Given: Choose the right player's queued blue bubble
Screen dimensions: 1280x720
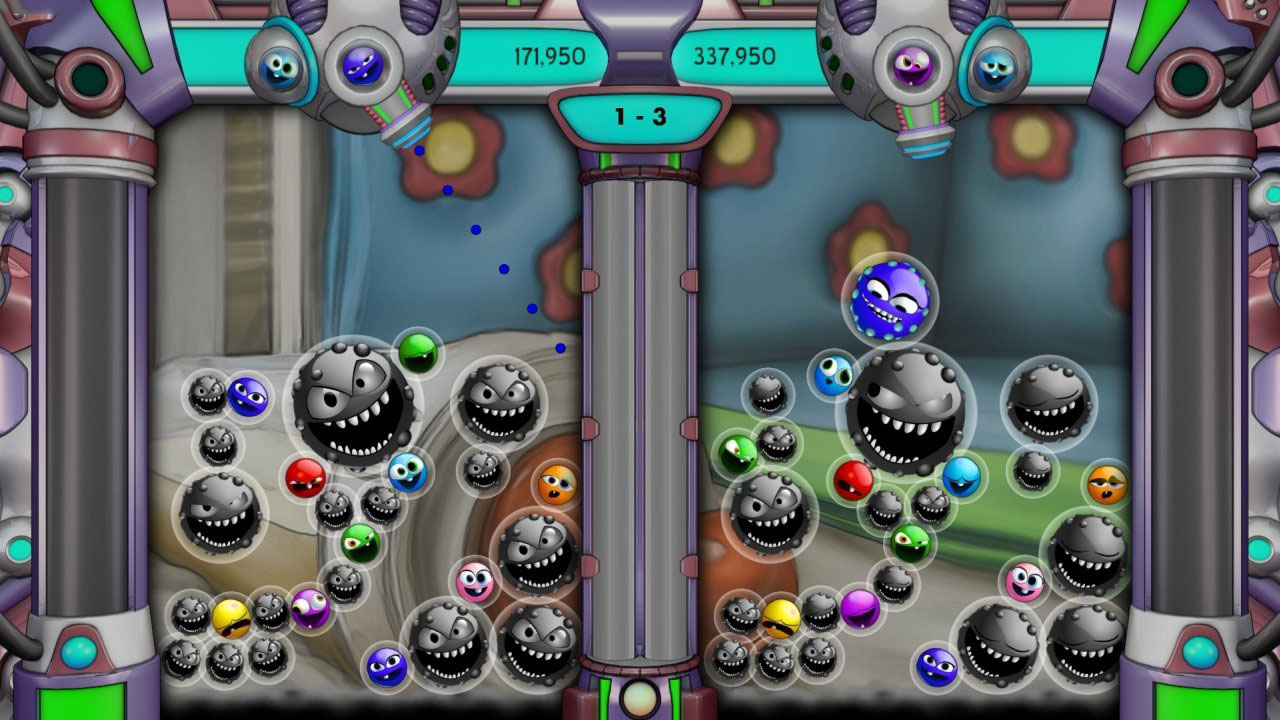Looking at the screenshot, I should point(995,67).
